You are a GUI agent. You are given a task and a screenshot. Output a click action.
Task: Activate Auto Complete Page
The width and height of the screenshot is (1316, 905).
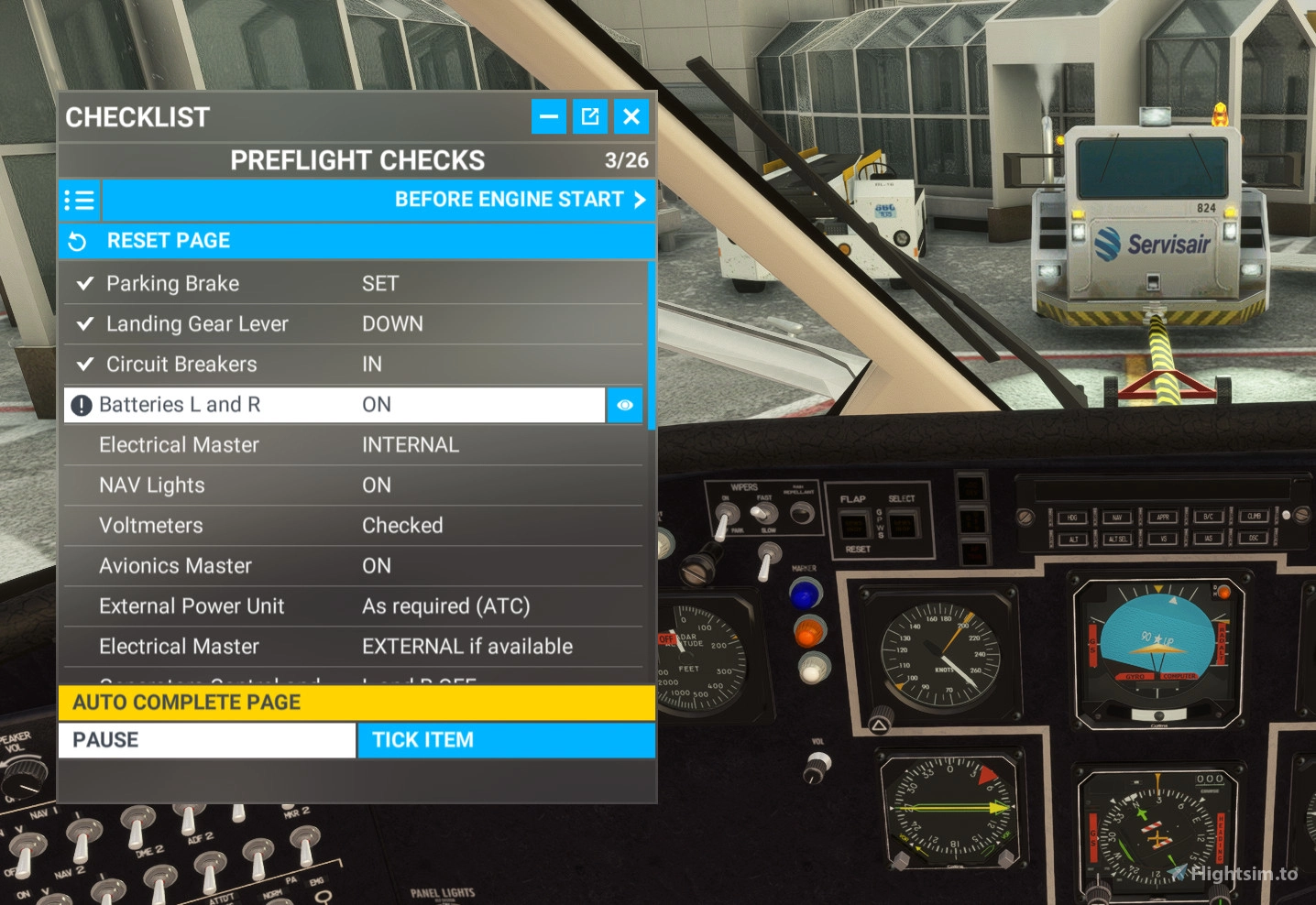pos(356,702)
